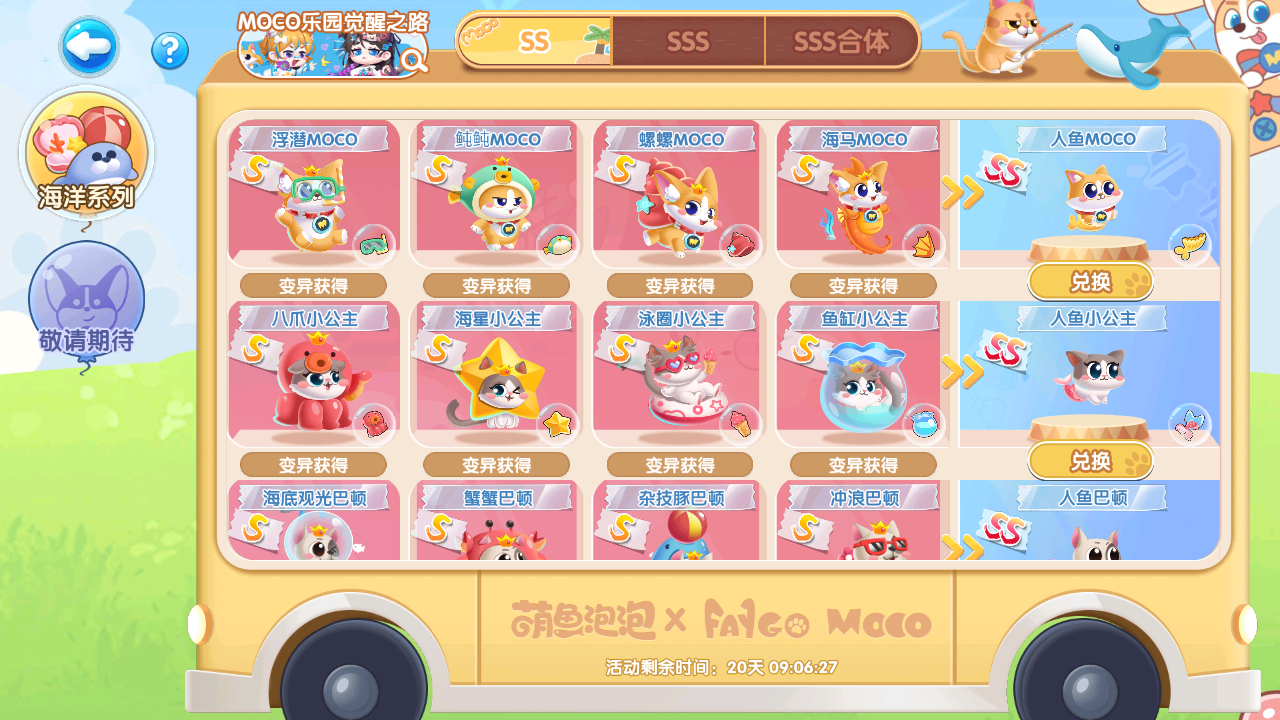
Task: Select the 八爪小公主 card
Action: pyautogui.click(x=314, y=375)
